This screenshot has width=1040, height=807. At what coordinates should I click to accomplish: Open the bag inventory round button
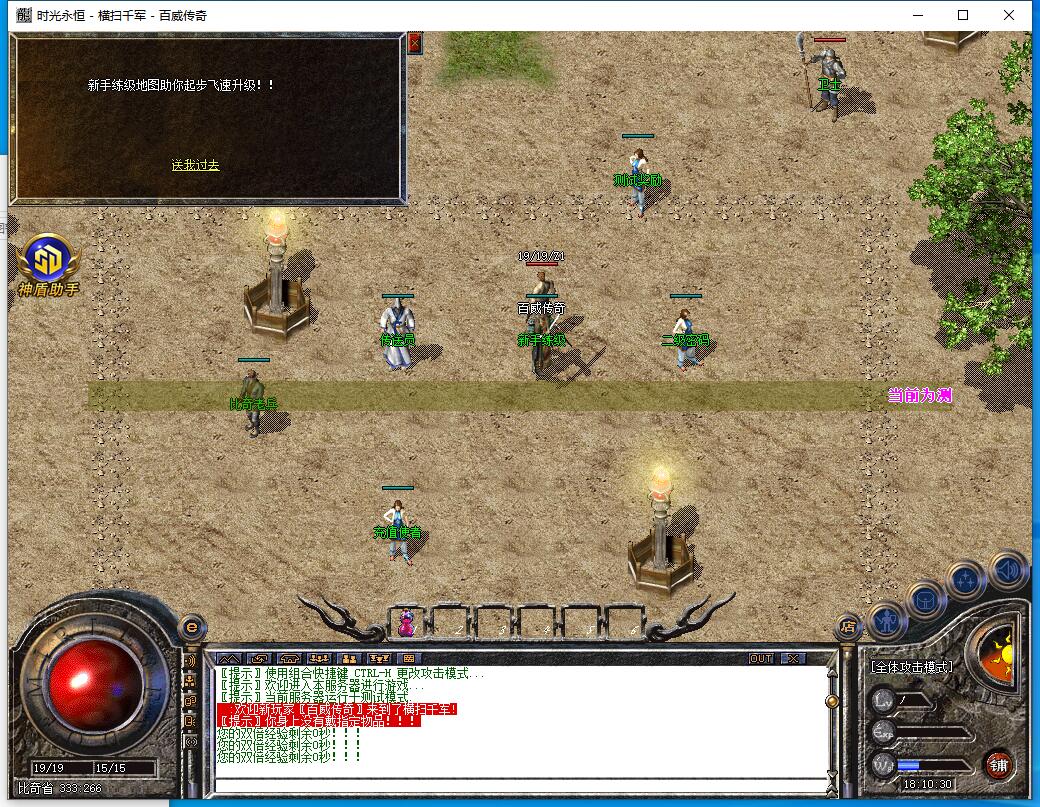point(925,599)
